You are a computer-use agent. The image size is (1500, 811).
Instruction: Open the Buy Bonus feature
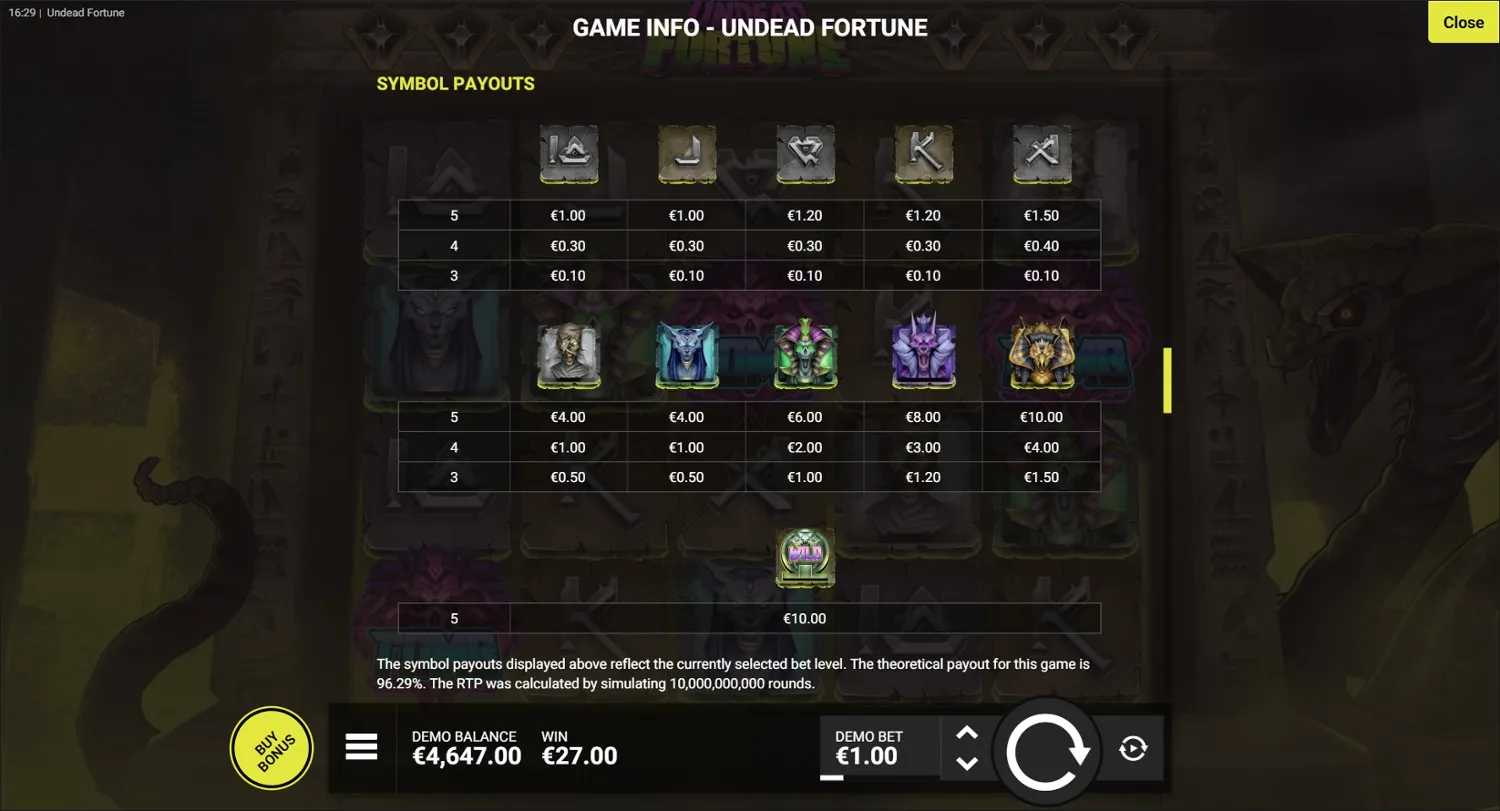click(271, 747)
